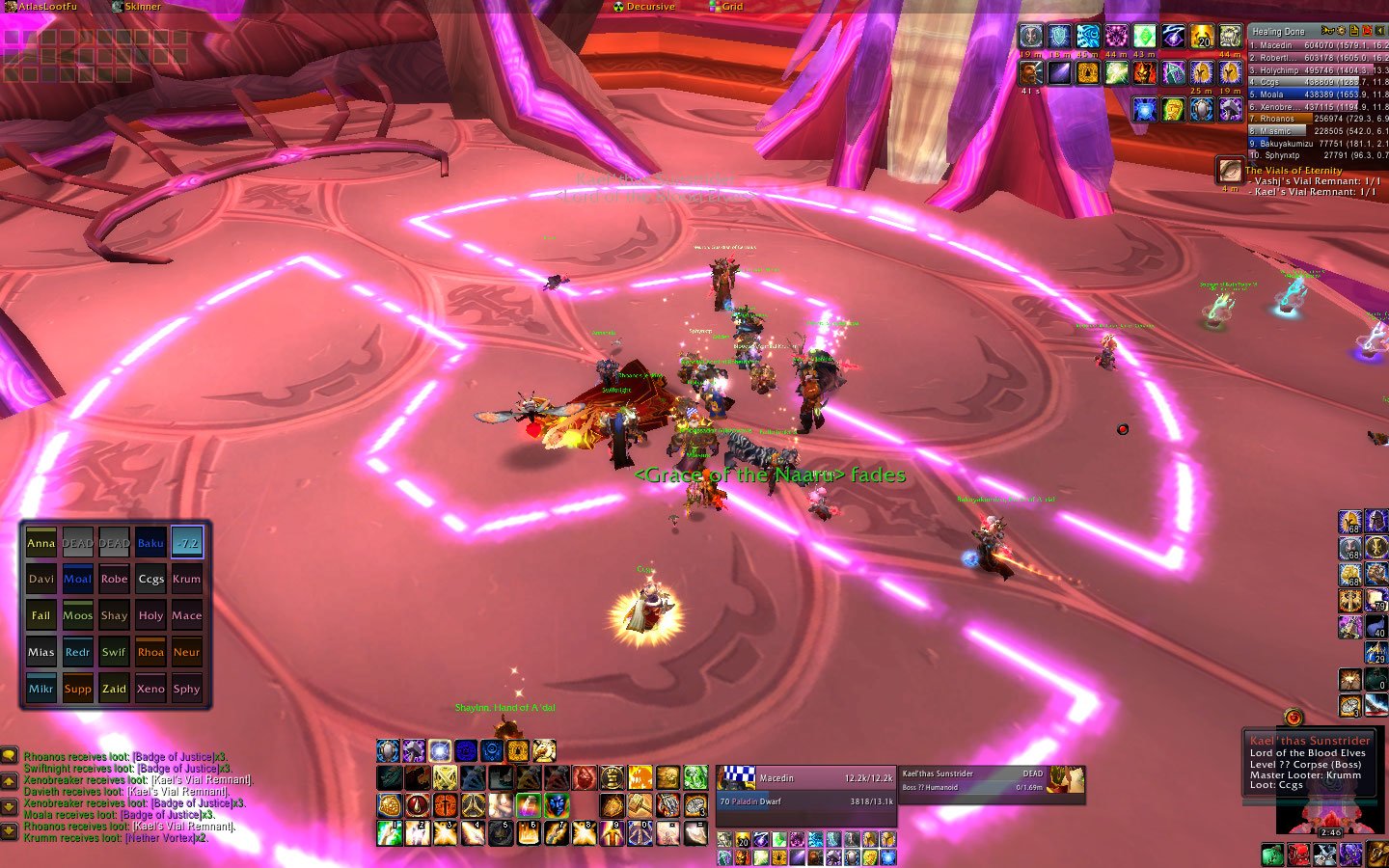The width and height of the screenshot is (1389, 868).
Task: Target Krum in the raid grid
Action: pos(187,580)
